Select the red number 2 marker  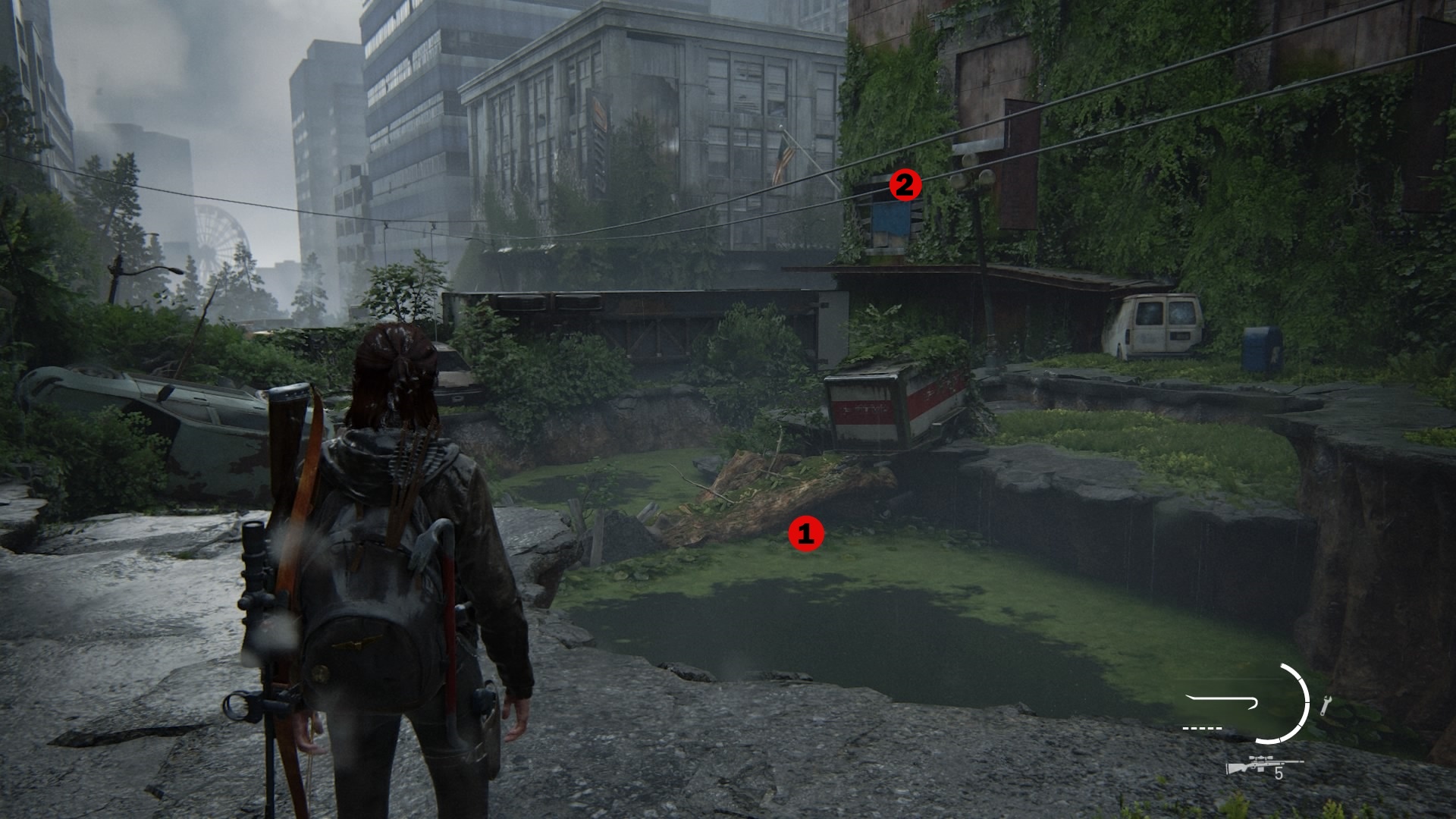(904, 185)
